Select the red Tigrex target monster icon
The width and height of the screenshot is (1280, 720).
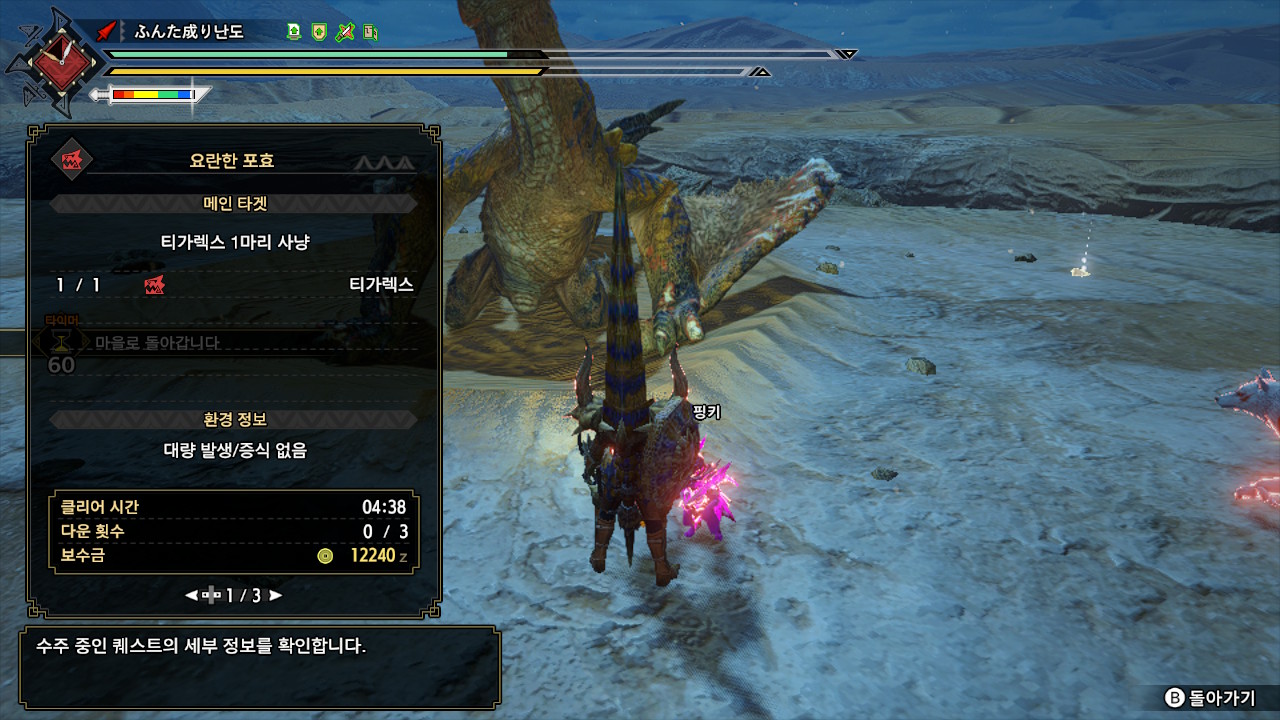pyautogui.click(x=154, y=285)
